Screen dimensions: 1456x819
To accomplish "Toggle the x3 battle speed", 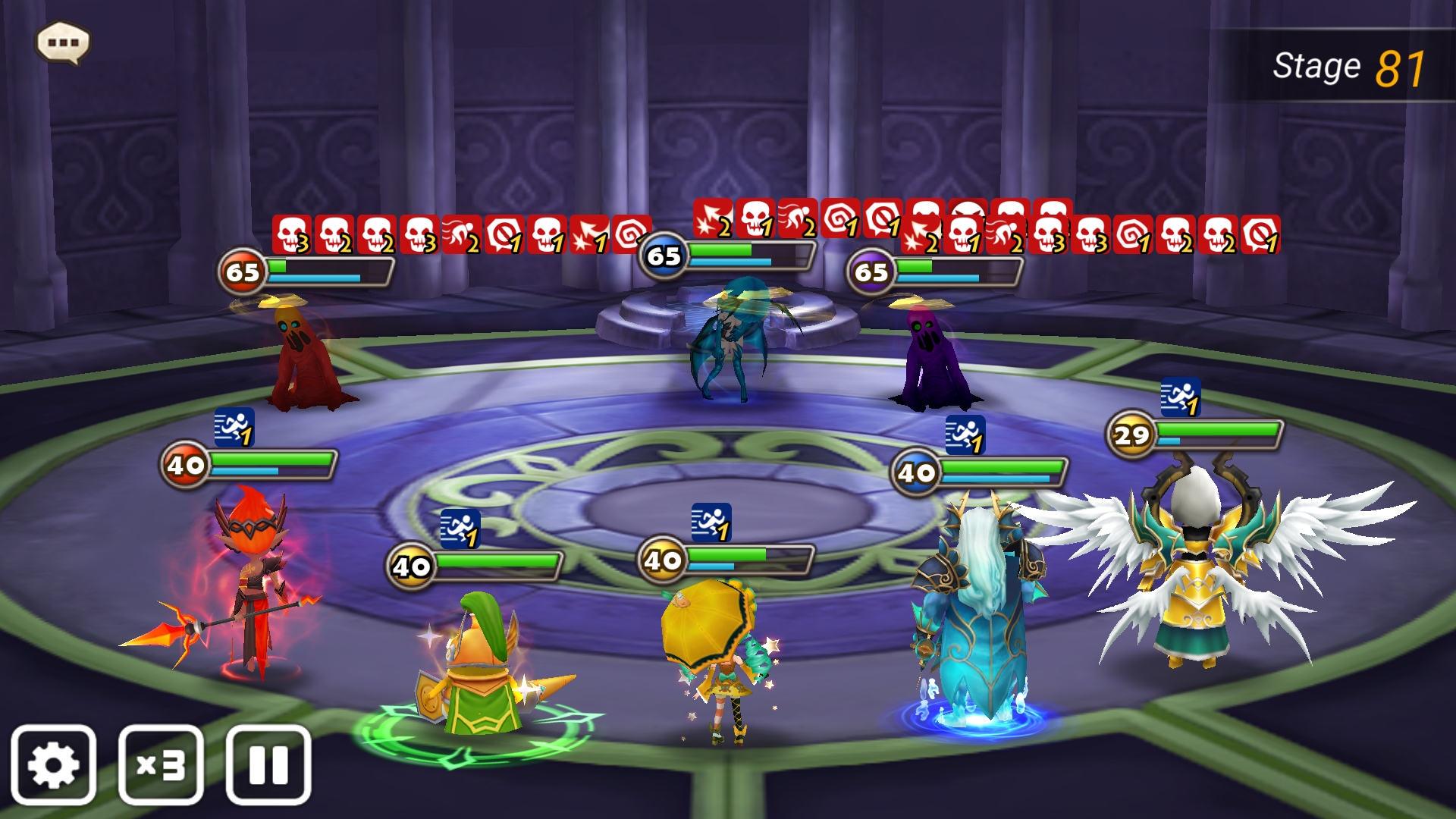I will coord(161,764).
